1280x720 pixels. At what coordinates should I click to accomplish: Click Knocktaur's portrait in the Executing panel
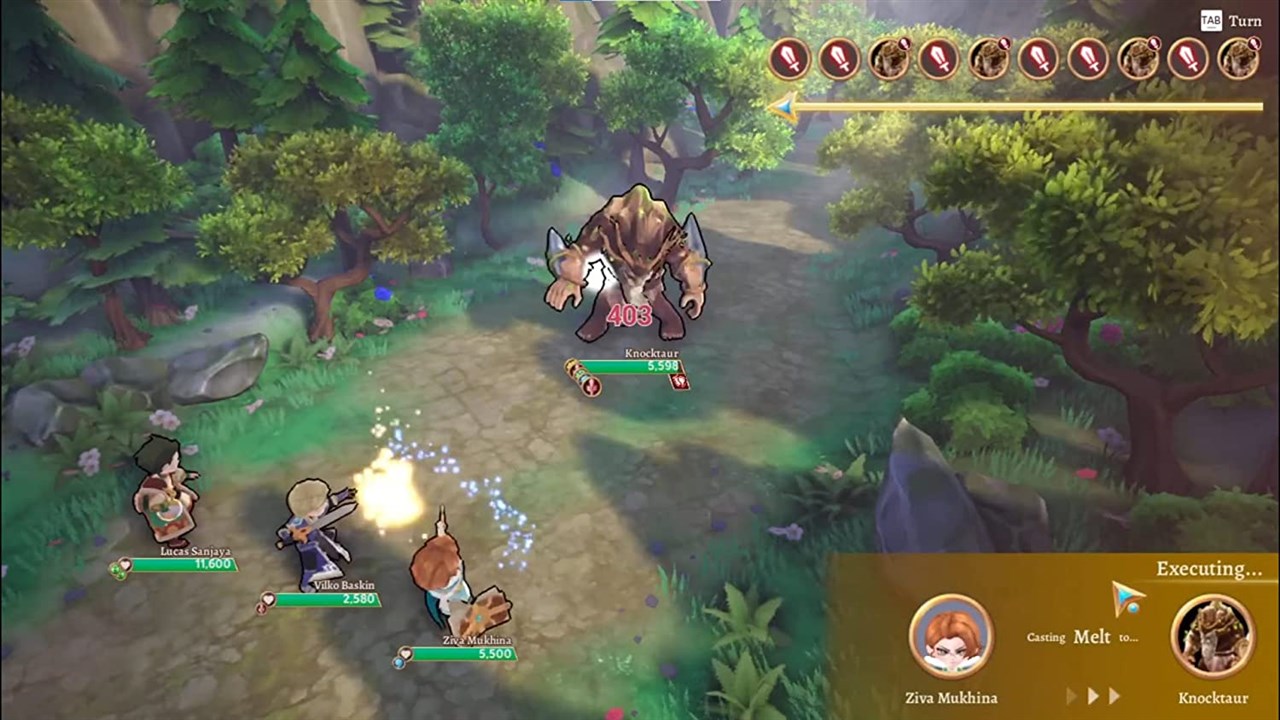pyautogui.click(x=1212, y=633)
